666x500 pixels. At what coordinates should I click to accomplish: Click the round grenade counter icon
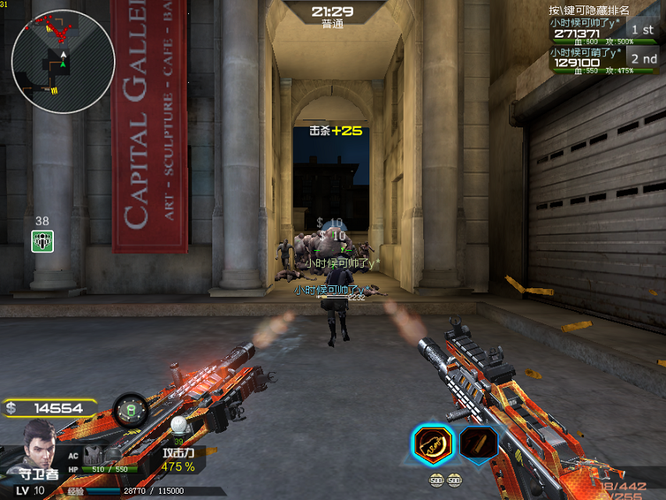pos(129,408)
